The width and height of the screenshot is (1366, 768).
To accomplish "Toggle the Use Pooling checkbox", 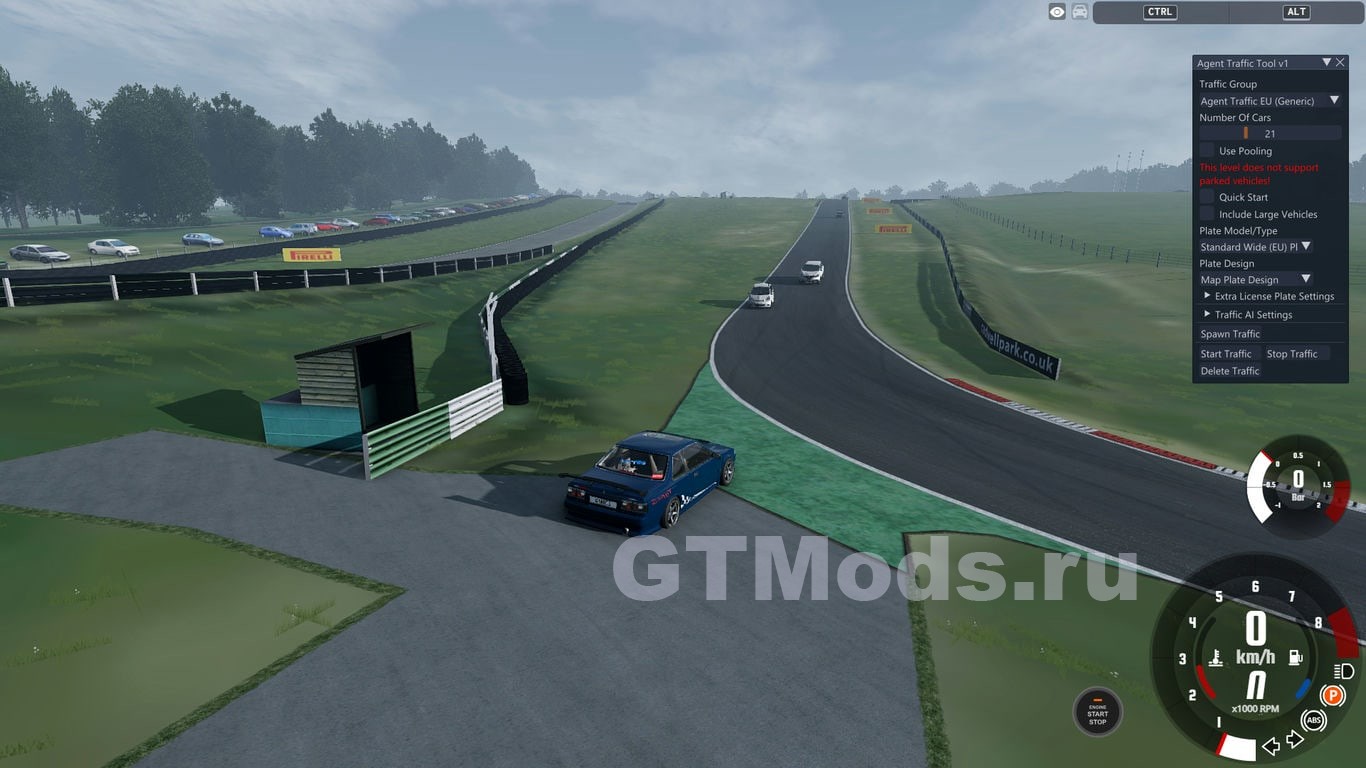I will click(x=1207, y=150).
